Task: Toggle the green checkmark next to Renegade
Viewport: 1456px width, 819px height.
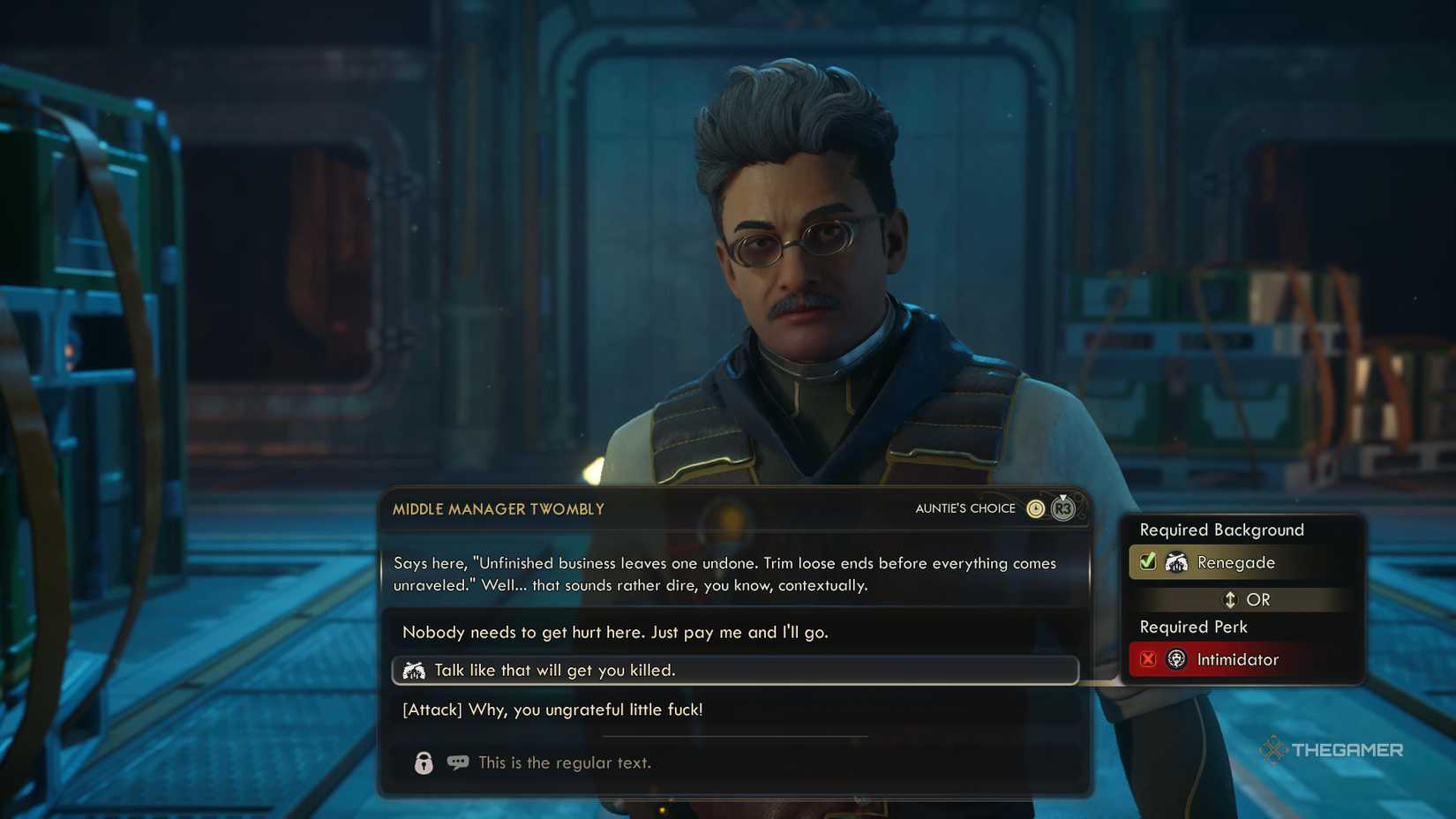Action: [x=1146, y=562]
